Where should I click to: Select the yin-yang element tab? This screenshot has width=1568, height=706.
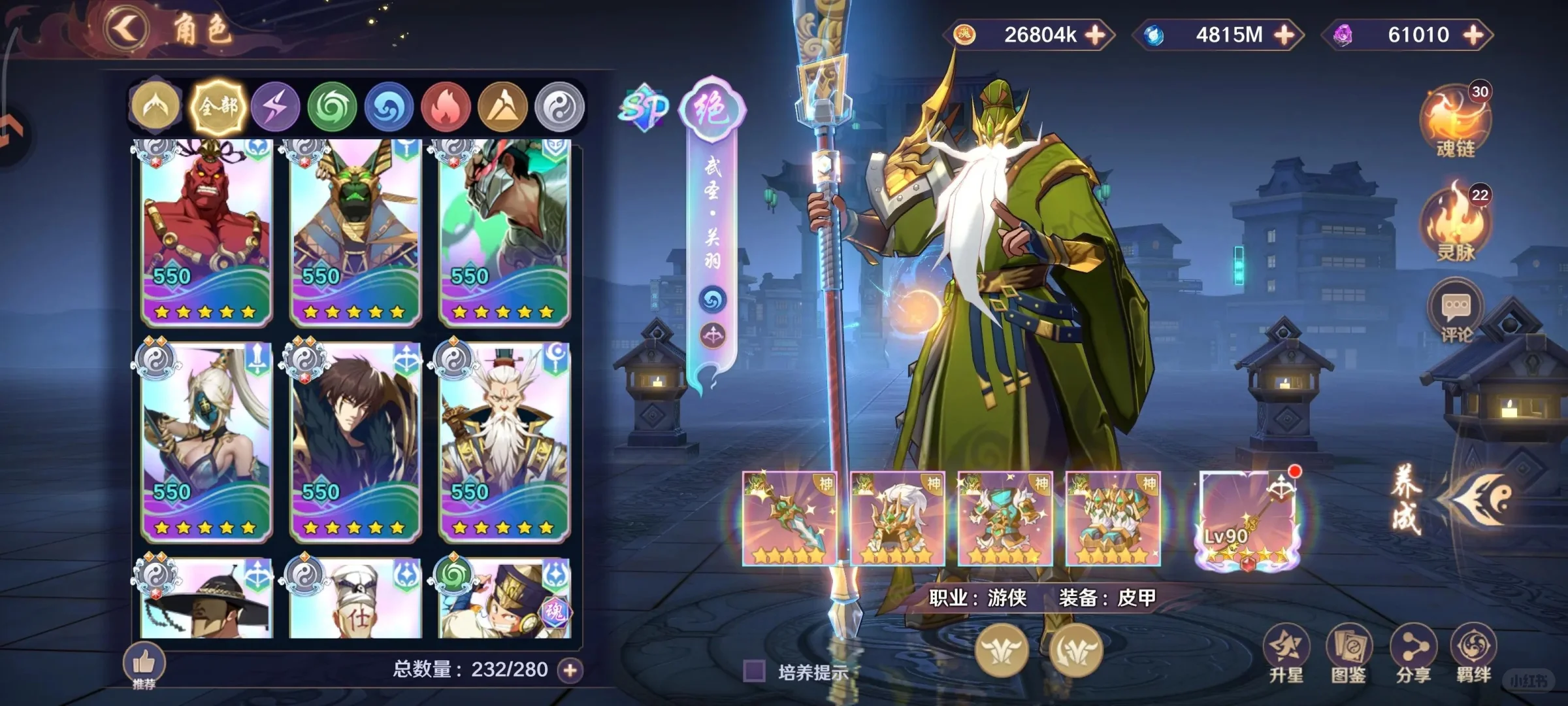coord(559,106)
